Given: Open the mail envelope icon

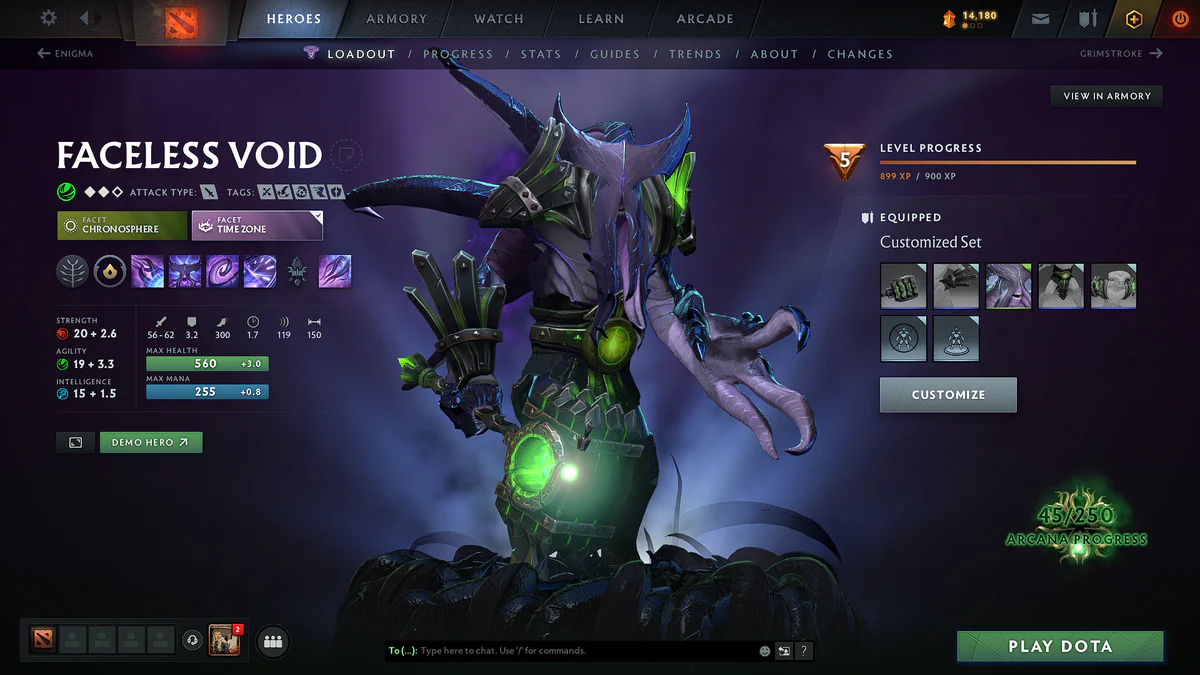Looking at the screenshot, I should tap(1041, 19).
